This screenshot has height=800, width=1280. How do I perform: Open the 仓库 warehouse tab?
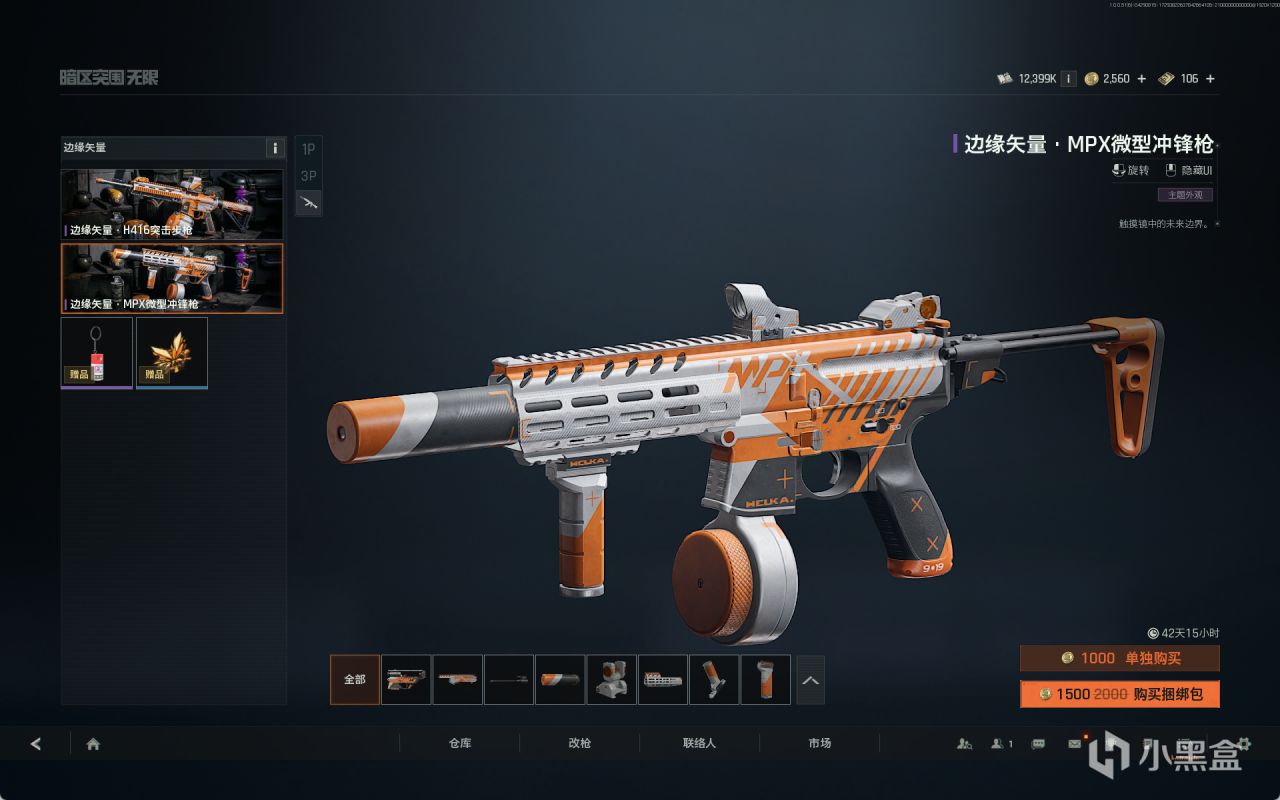click(x=460, y=744)
